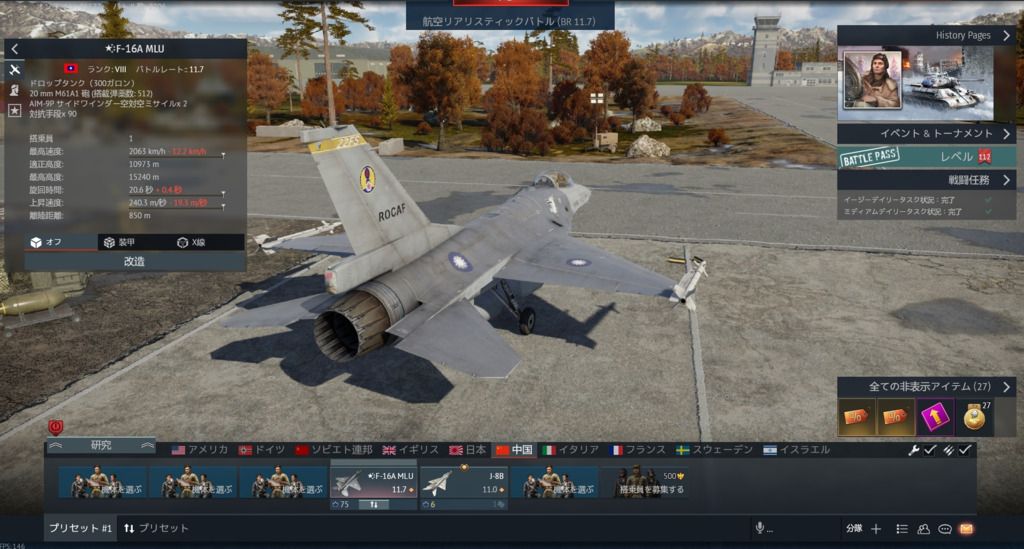
Task: Choose the 日本 nation tab
Action: 467,450
